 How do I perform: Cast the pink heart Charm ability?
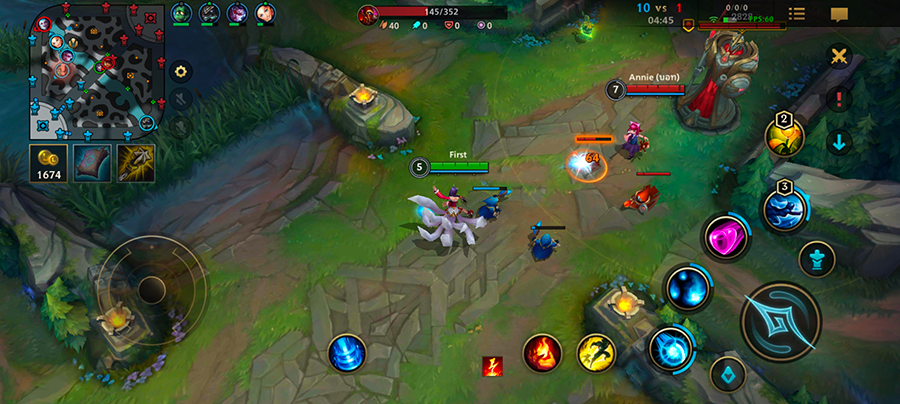pyautogui.click(x=727, y=240)
